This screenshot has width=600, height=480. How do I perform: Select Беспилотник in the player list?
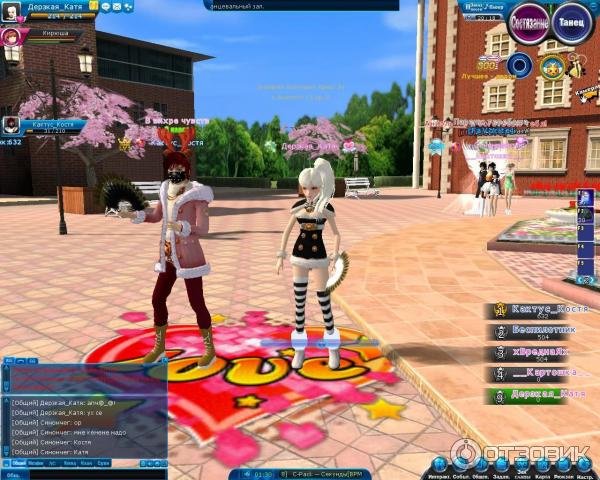pyautogui.click(x=547, y=331)
